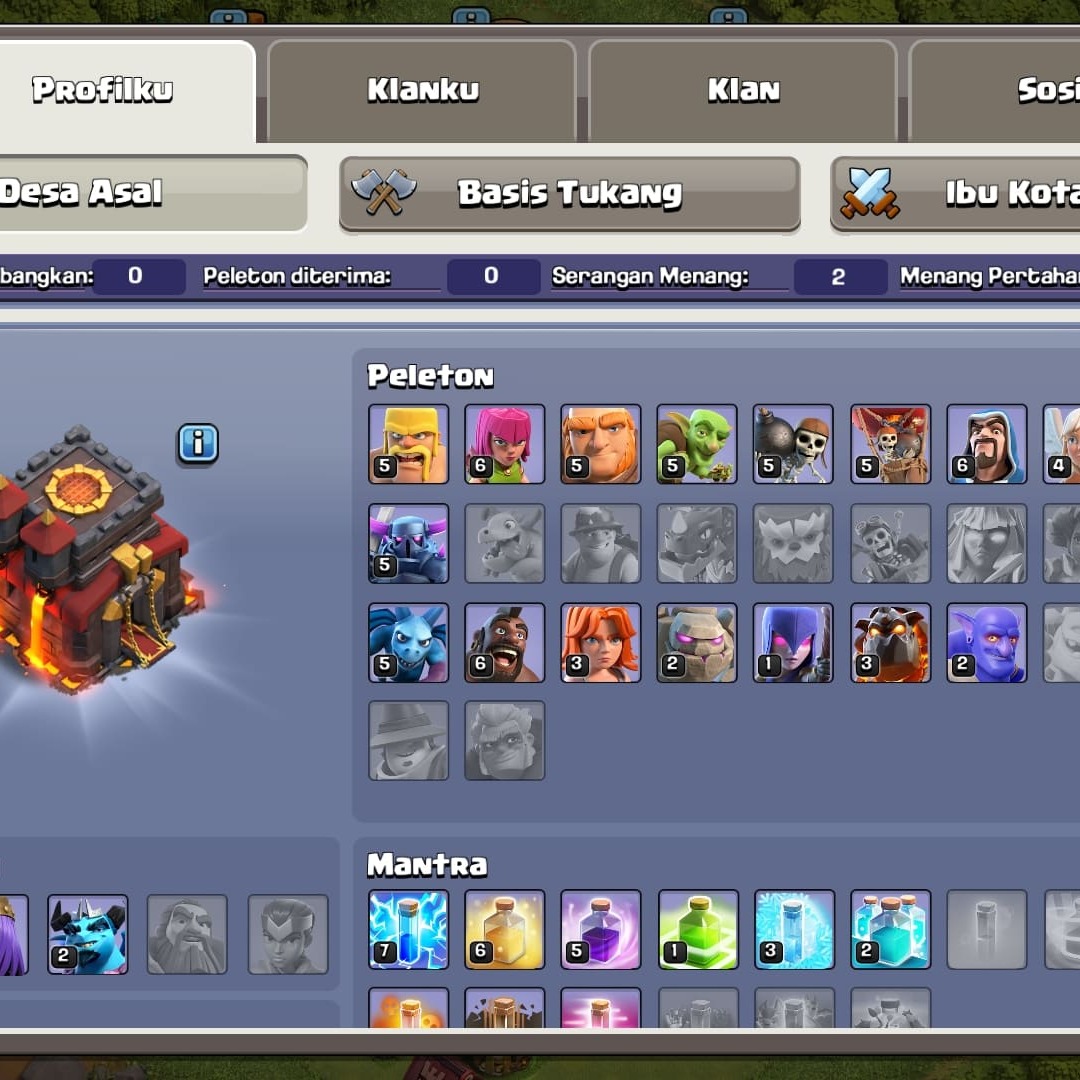1080x1080 pixels.
Task: Tap the Valkyrie troop icon
Action: (x=600, y=642)
